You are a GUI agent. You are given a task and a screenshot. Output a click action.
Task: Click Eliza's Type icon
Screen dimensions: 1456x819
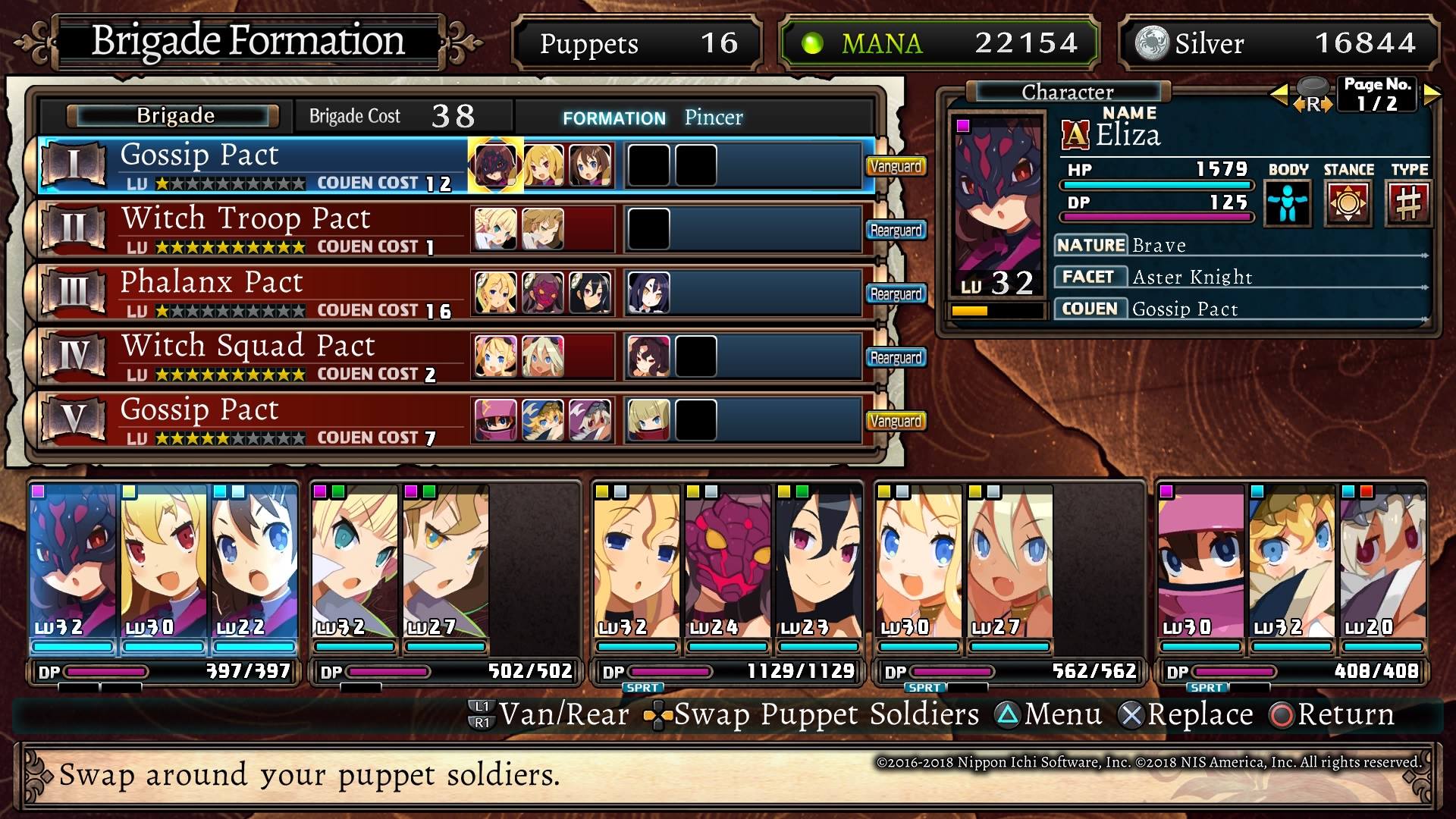[x=1408, y=203]
